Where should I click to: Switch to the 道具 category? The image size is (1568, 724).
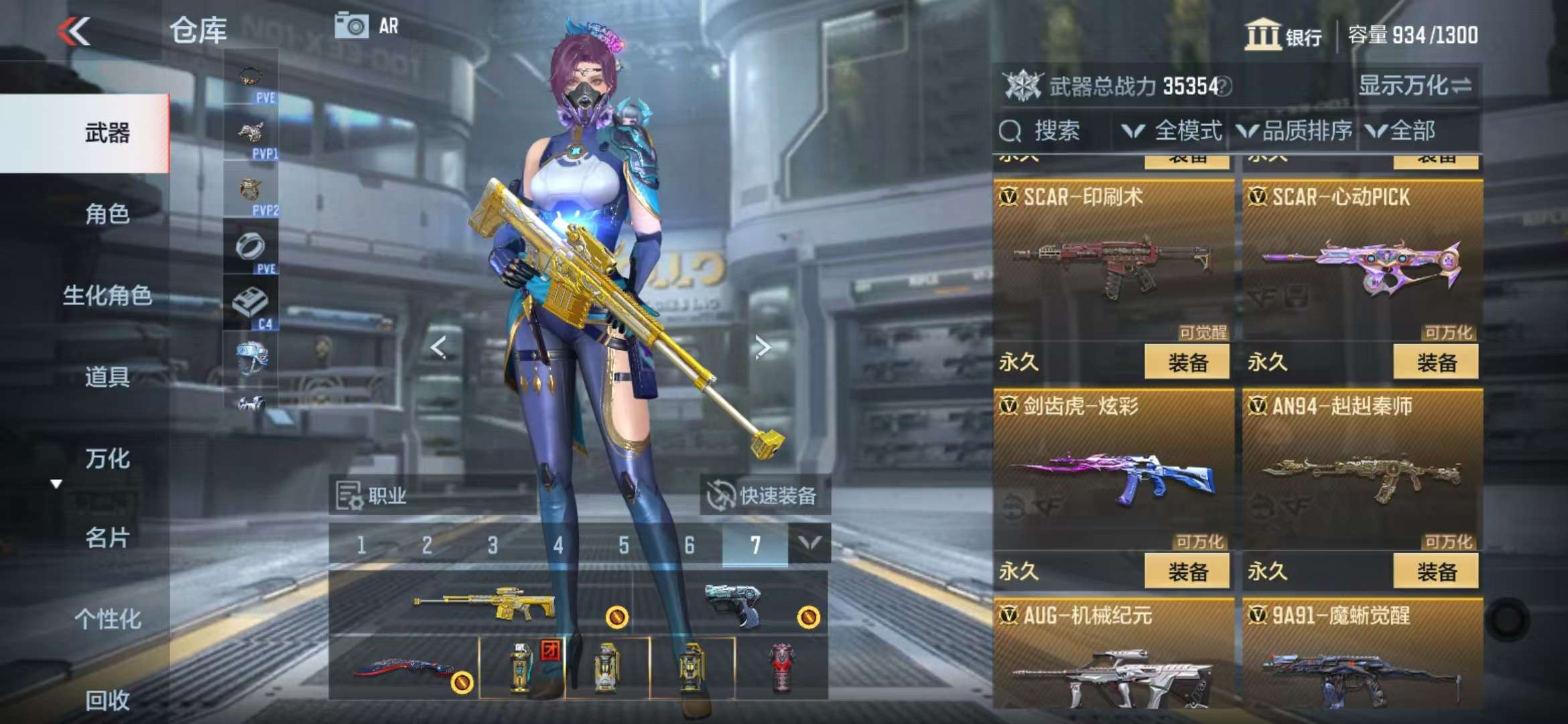coord(107,377)
